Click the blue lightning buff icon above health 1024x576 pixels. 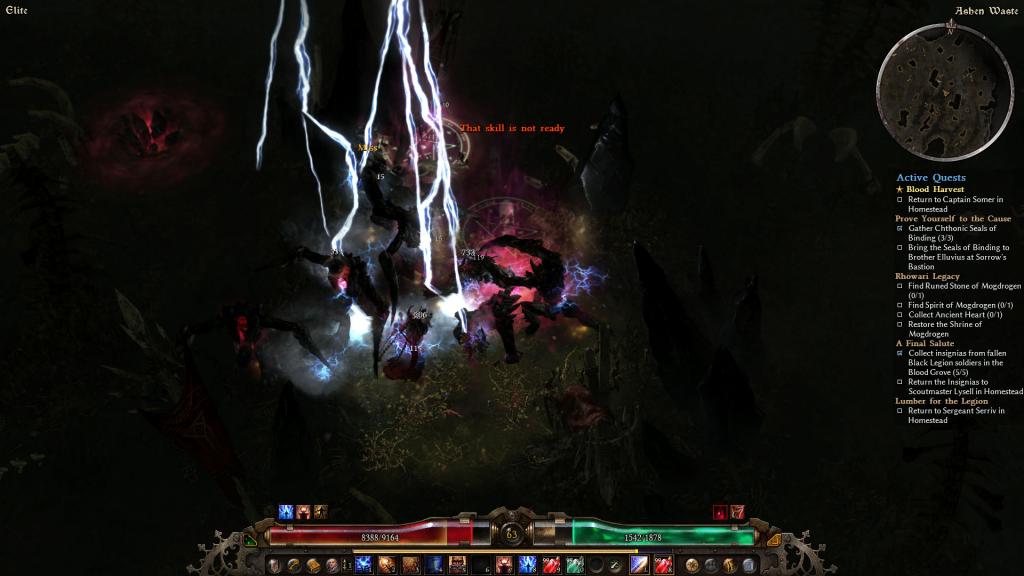(286, 512)
